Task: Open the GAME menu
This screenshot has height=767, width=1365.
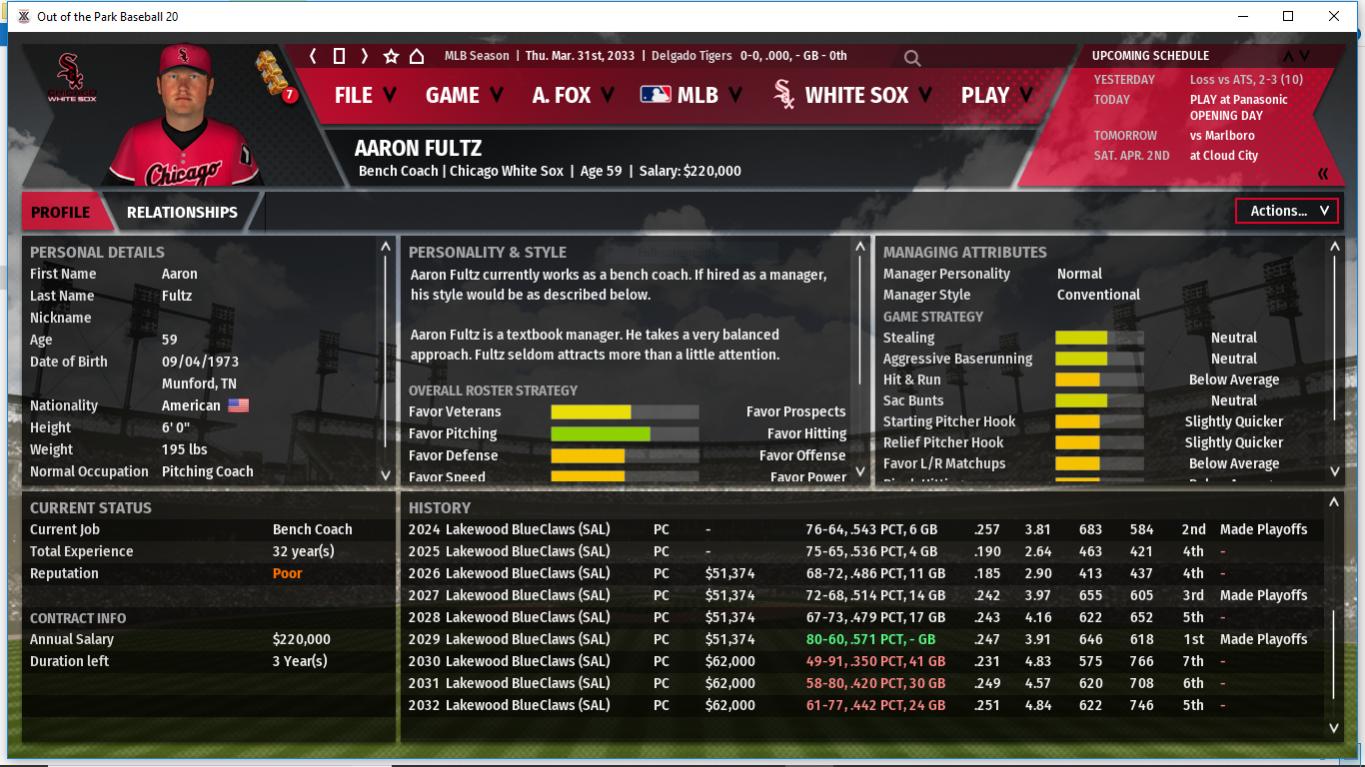Action: point(465,95)
